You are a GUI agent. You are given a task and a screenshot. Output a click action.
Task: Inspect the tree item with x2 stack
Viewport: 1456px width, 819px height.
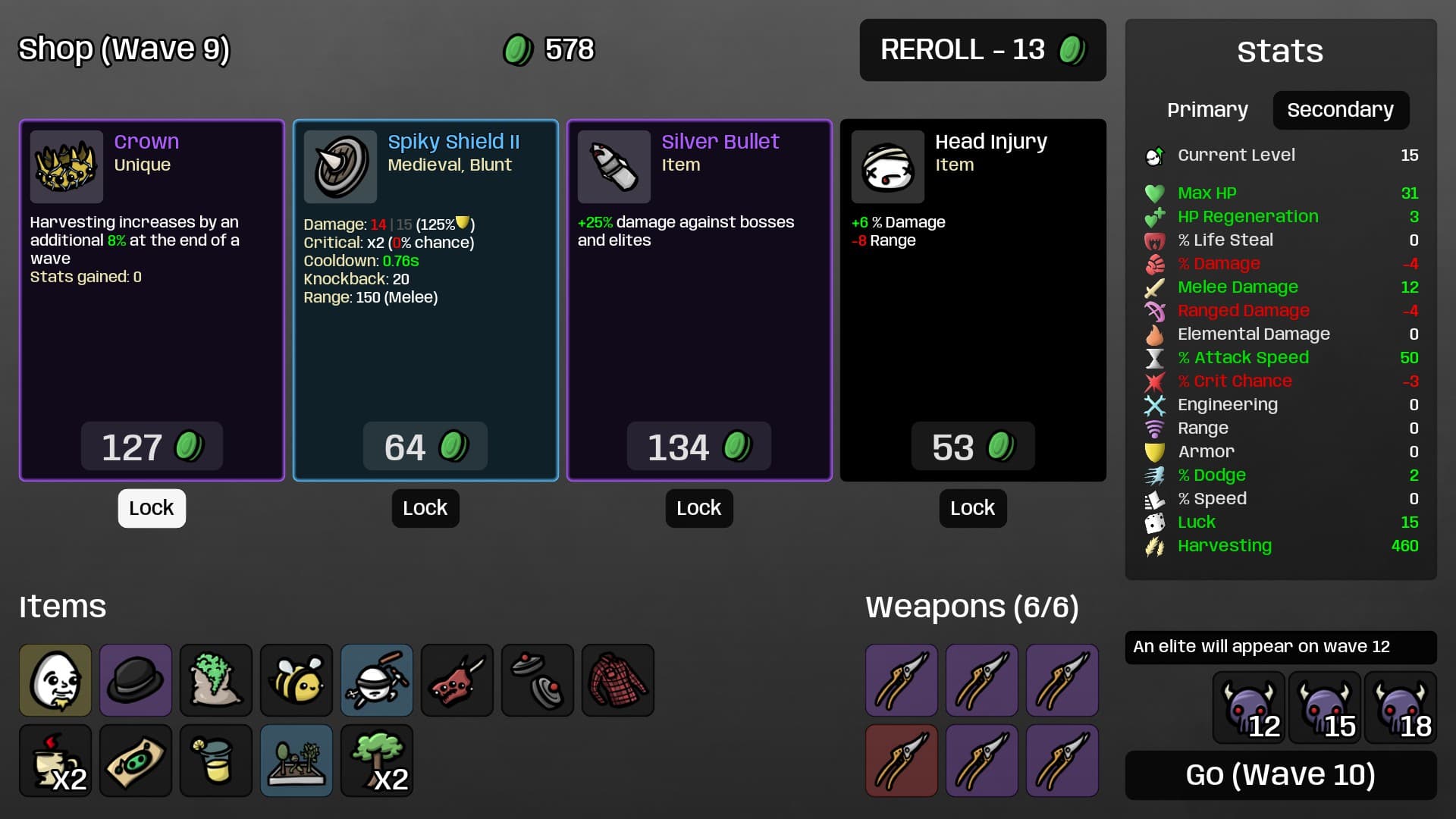click(377, 761)
